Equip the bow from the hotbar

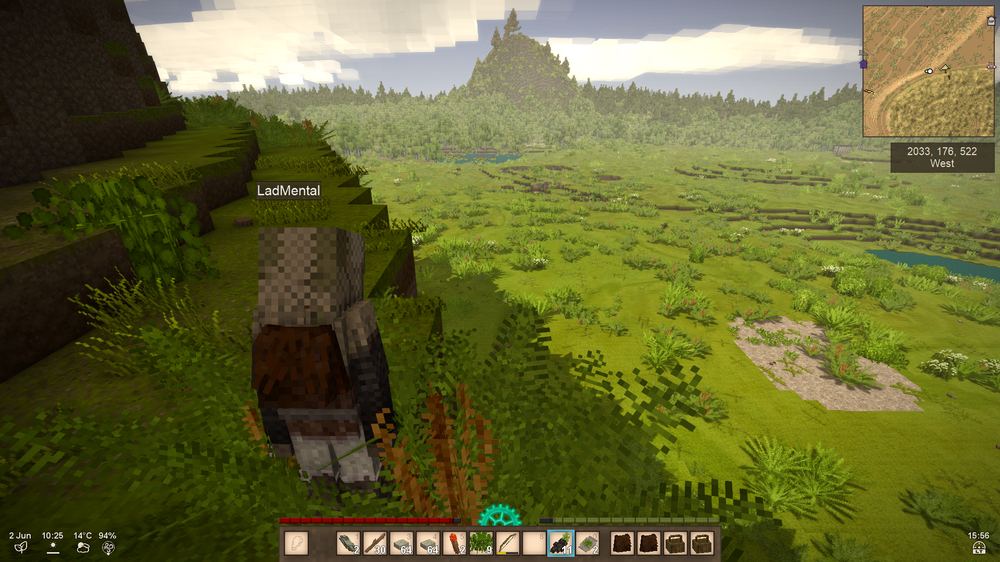click(509, 543)
